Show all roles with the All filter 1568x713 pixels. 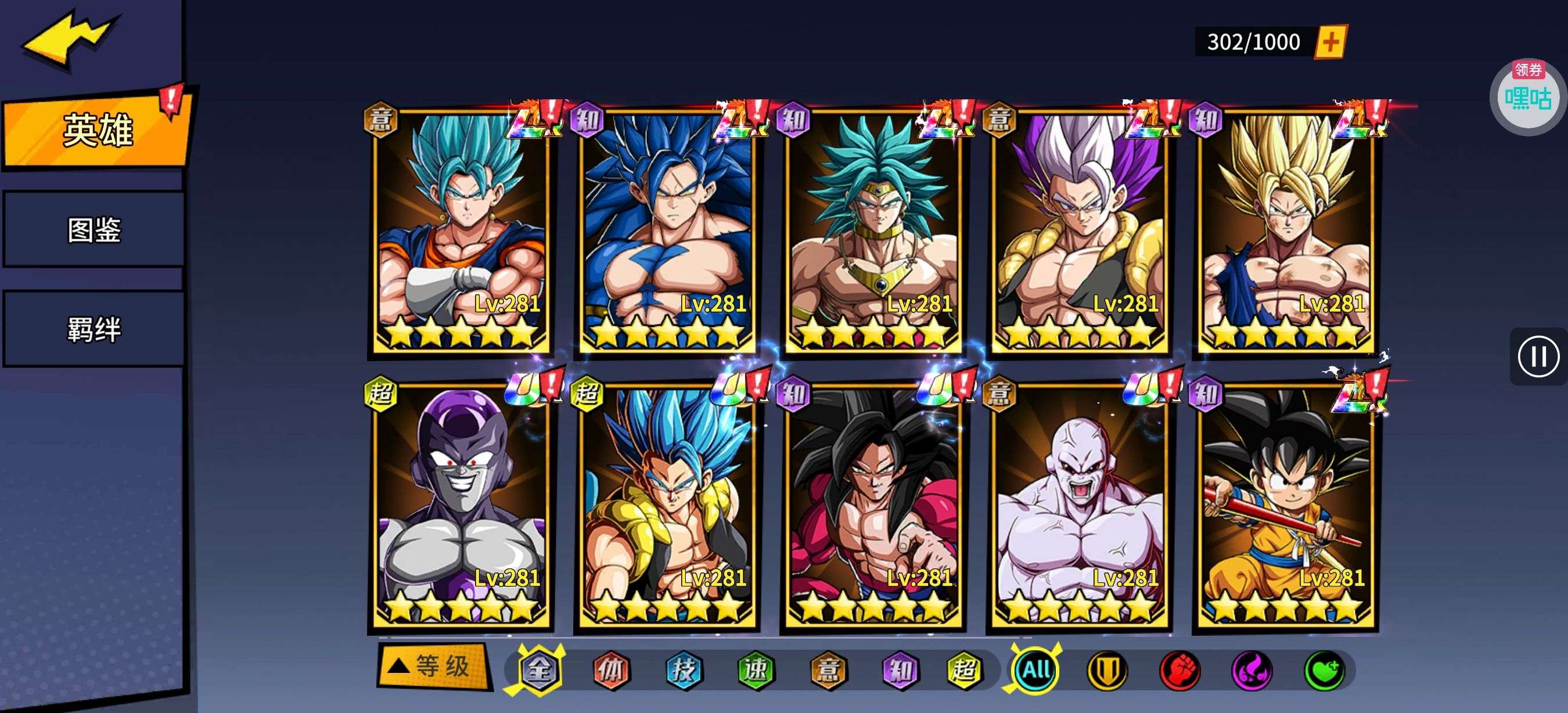pos(1035,671)
